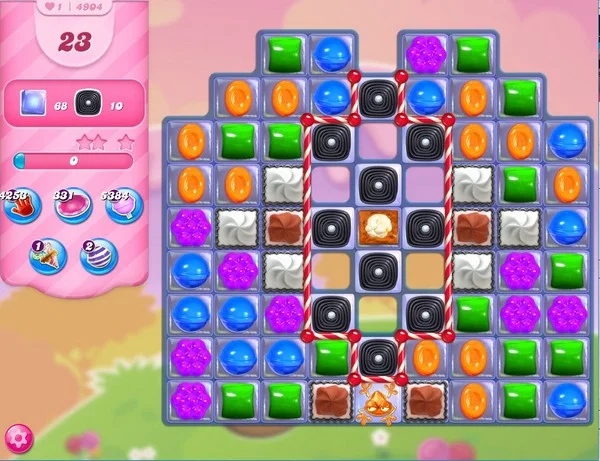Open the pink gear settings button
The image size is (600, 461).
point(18,437)
